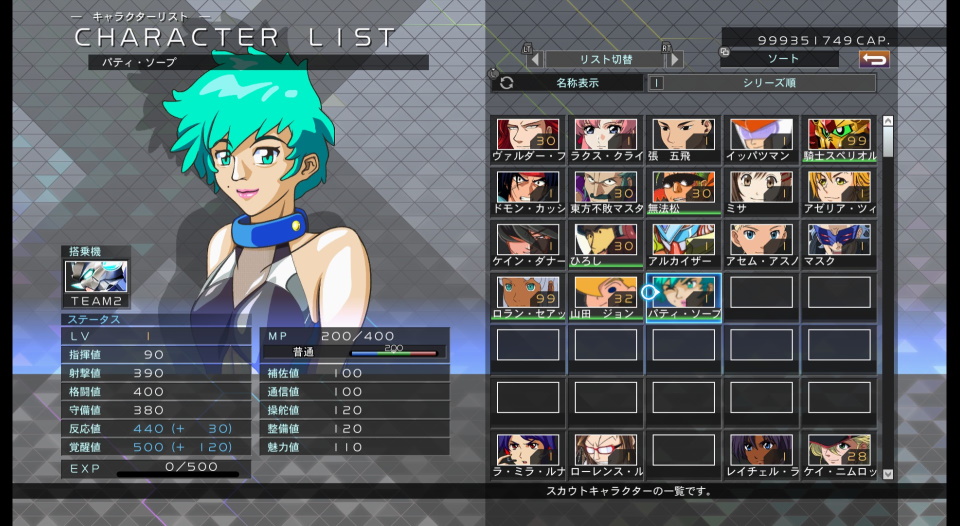Select the マスク character tile

pos(840,244)
